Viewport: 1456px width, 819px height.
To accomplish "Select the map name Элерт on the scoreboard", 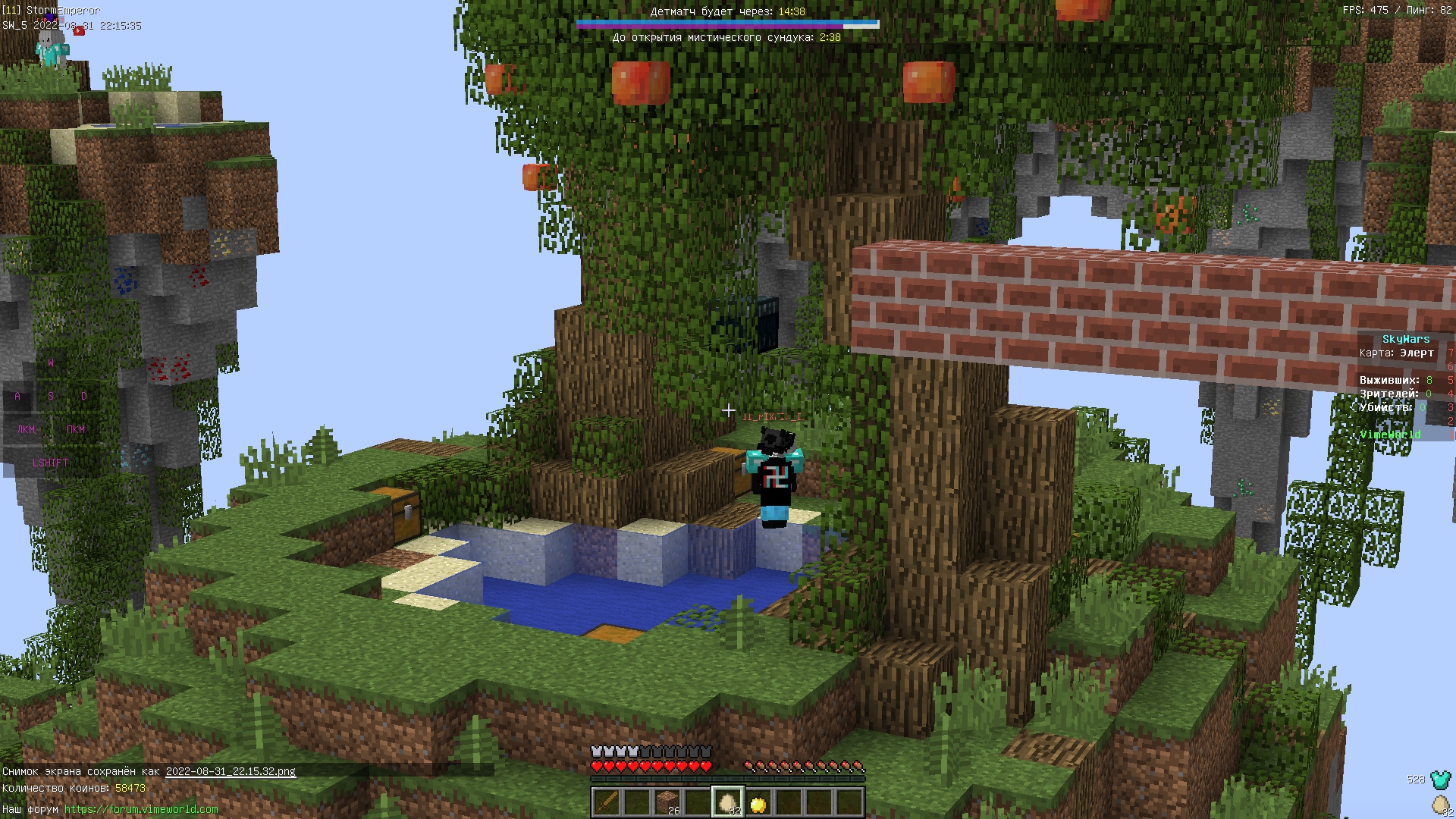I will 1417,353.
